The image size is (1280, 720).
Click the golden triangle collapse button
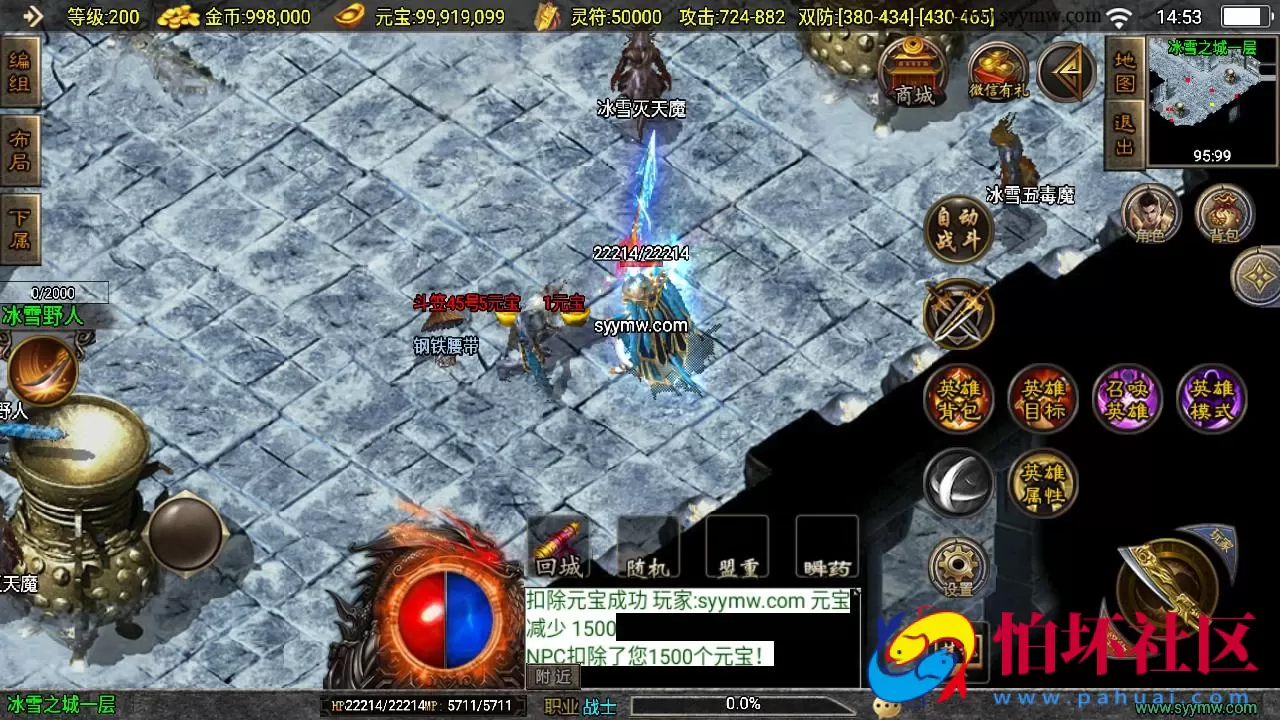pyautogui.click(x=1066, y=70)
